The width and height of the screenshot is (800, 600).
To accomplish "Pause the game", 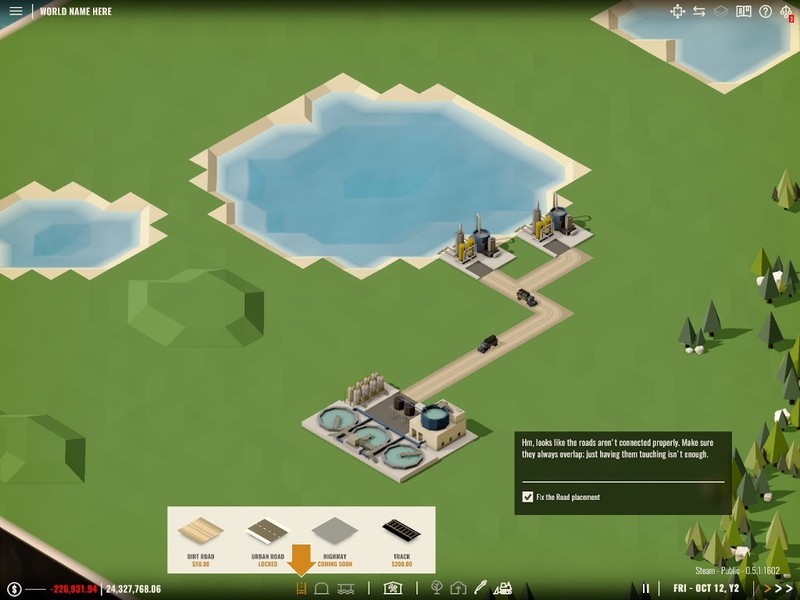I will [x=646, y=589].
